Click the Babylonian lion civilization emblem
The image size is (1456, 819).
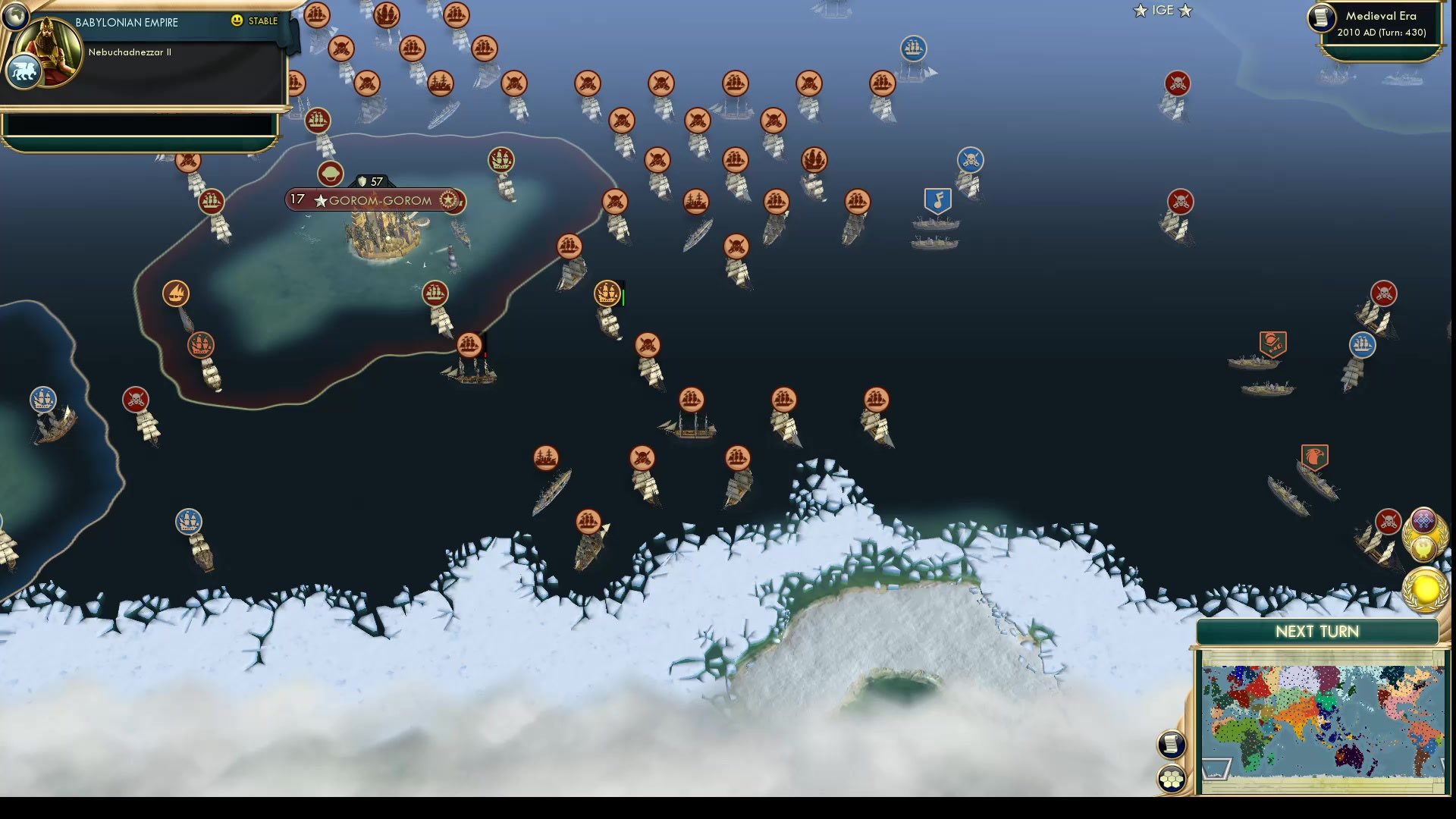coord(24,70)
